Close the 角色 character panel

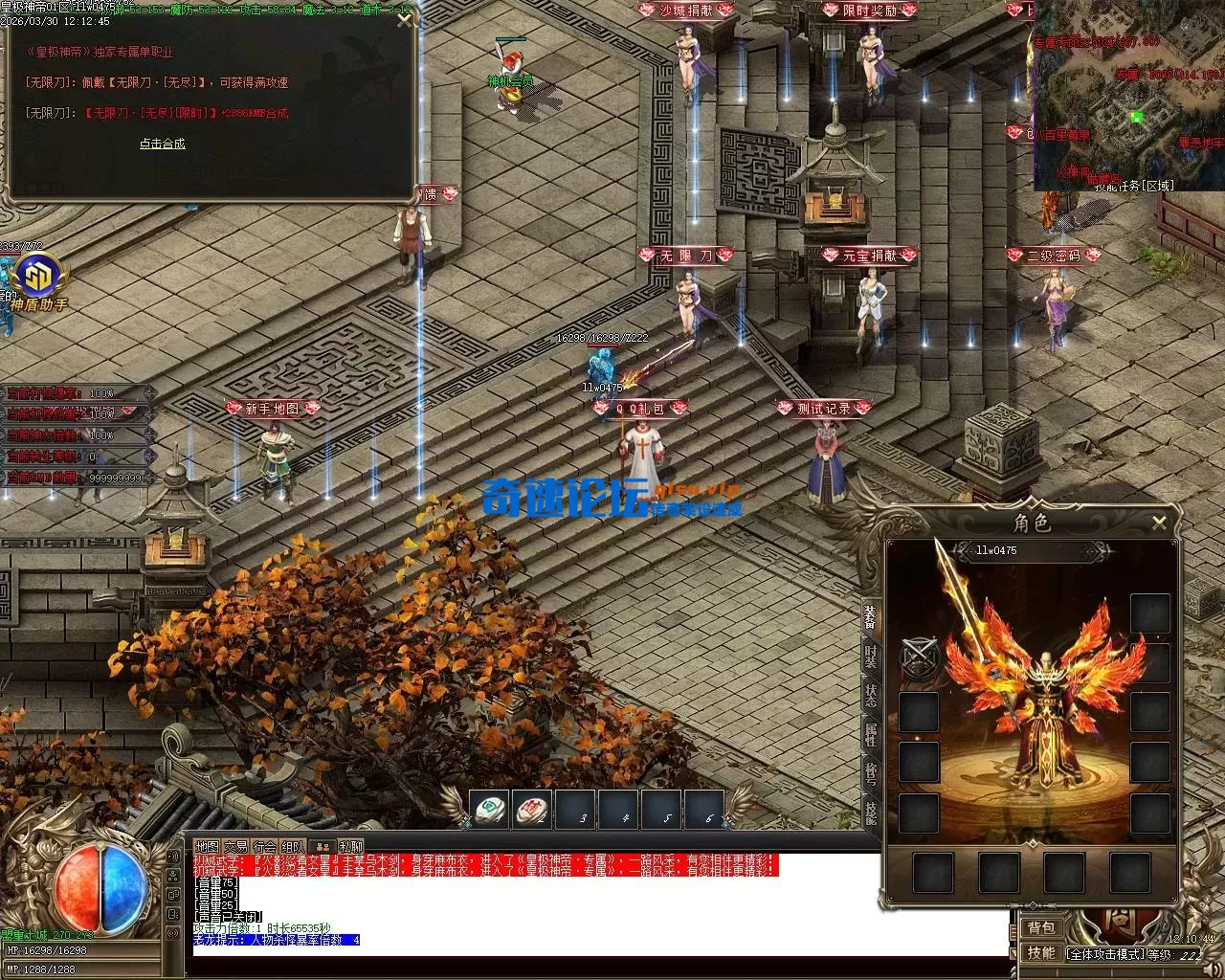click(1159, 523)
